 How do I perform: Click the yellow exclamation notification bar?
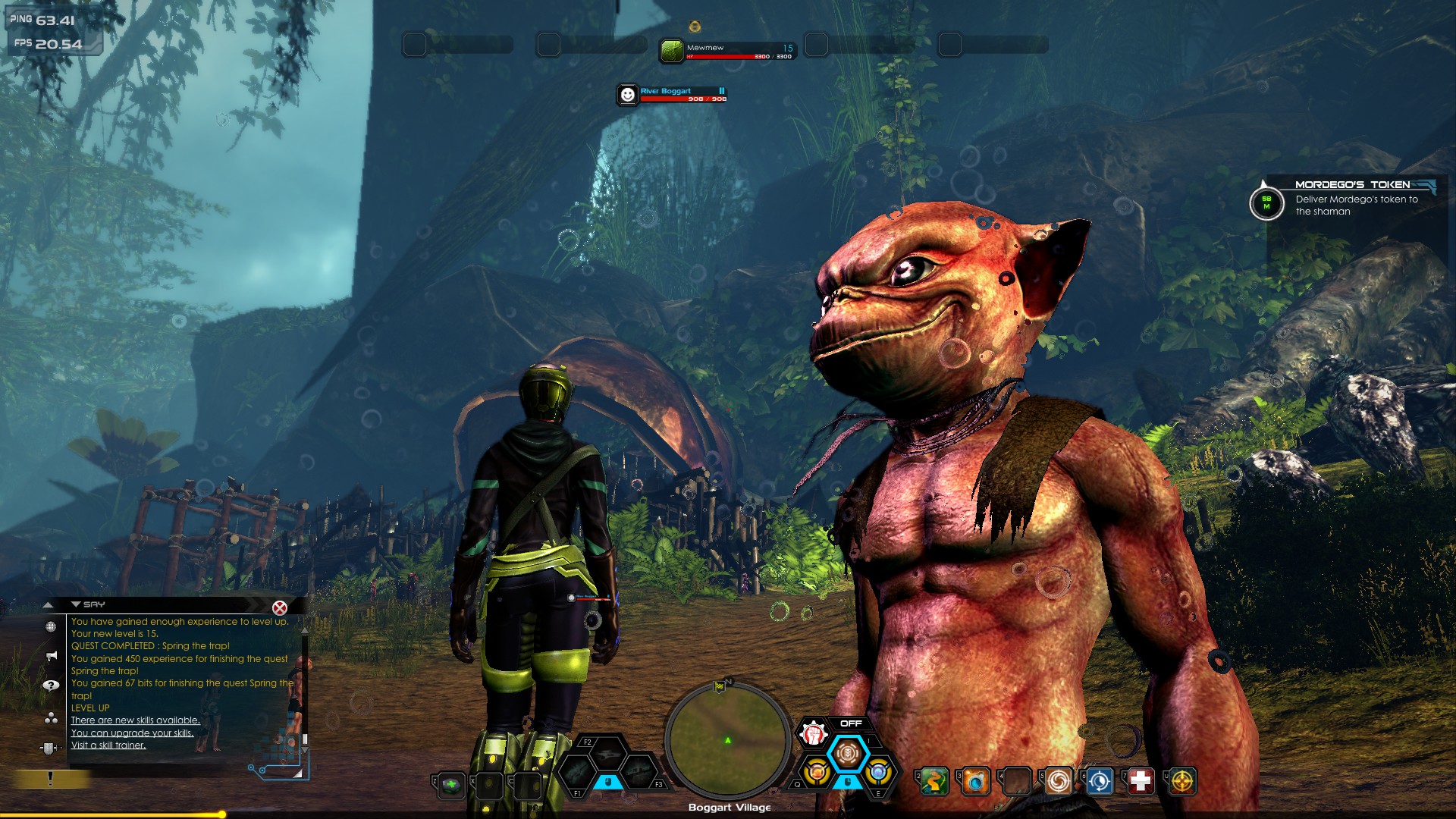pyautogui.click(x=50, y=779)
